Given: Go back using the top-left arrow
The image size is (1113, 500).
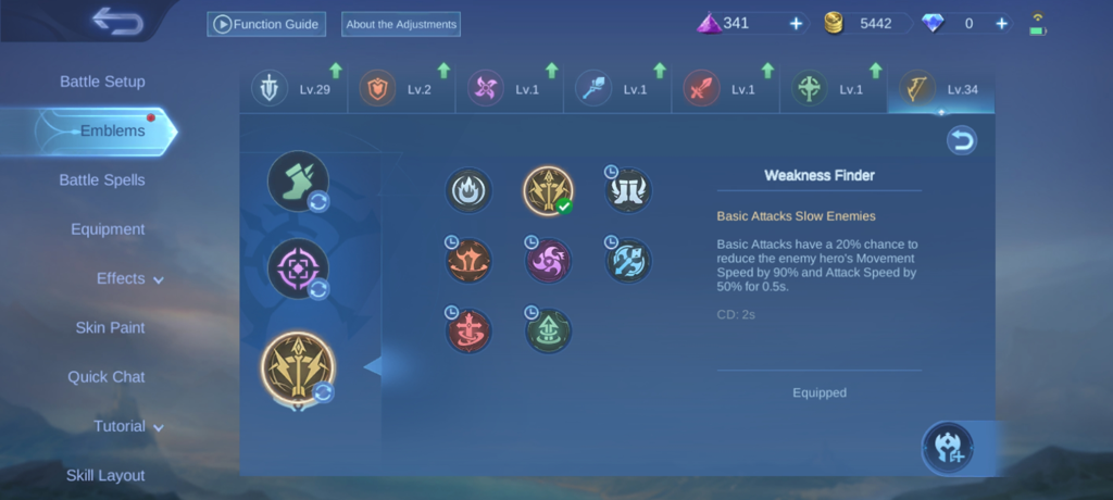Looking at the screenshot, I should point(117,21).
